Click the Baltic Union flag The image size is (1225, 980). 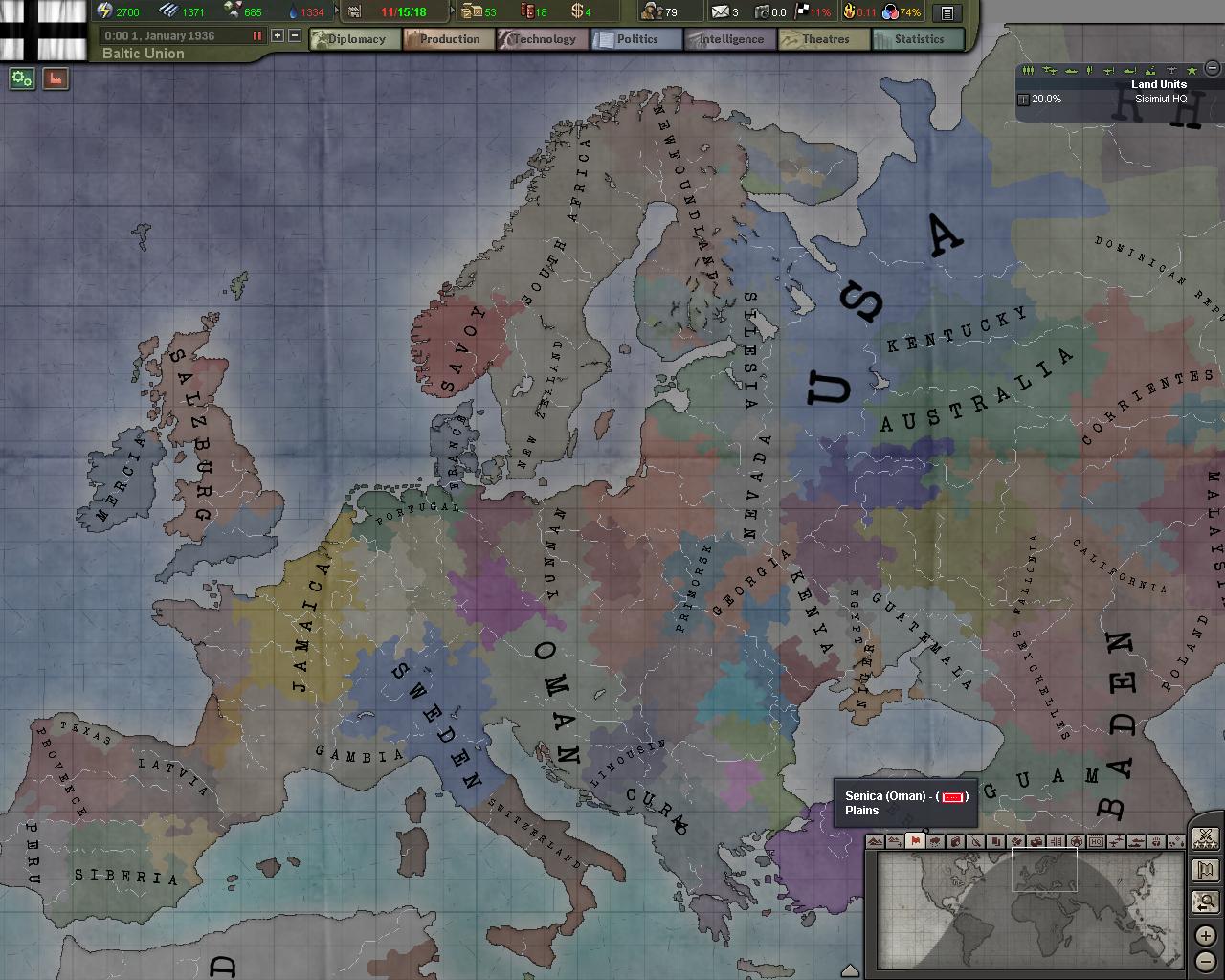tap(43, 29)
